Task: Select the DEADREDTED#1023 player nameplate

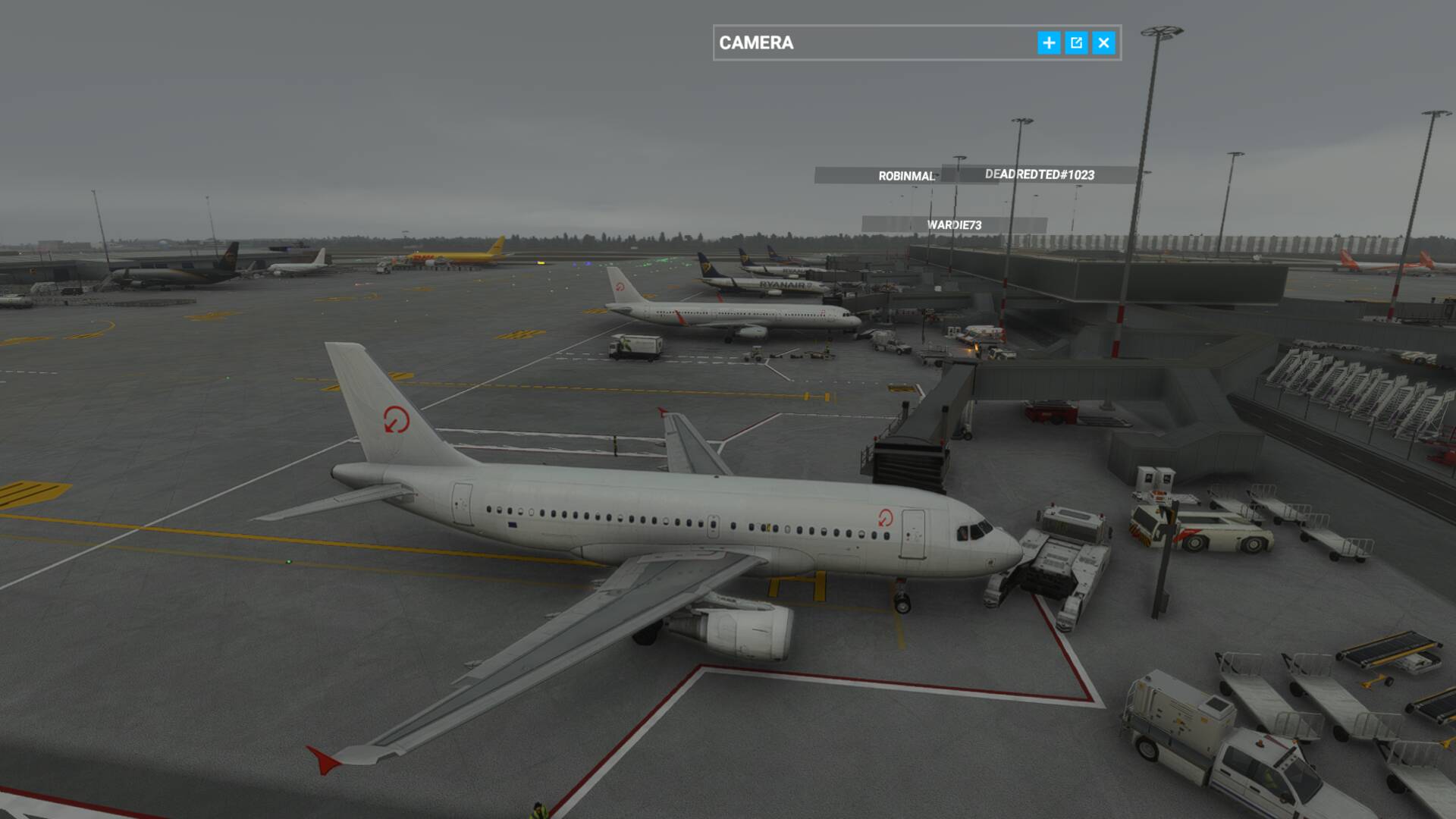Action: [1040, 174]
